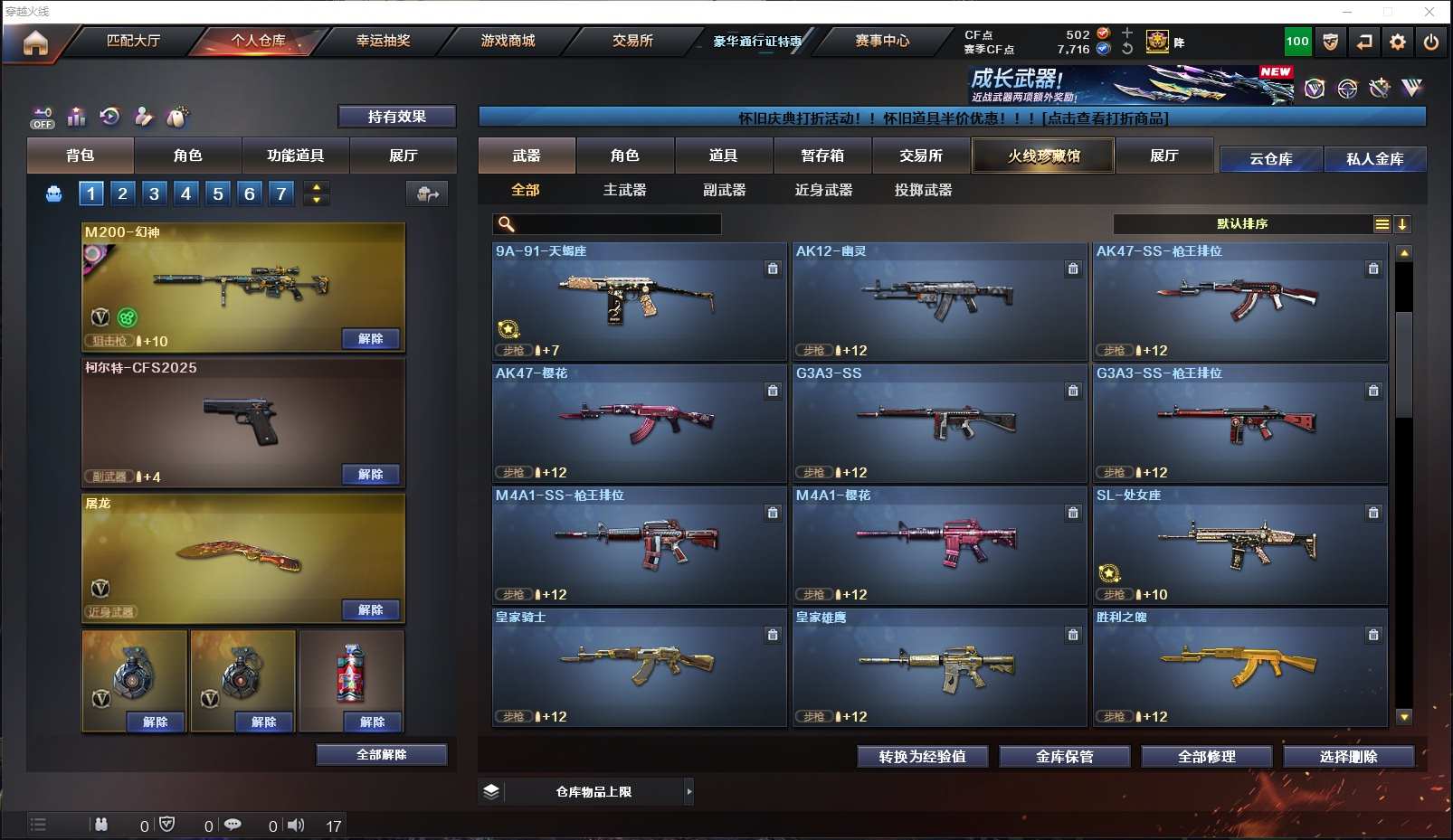
Task: Open the 云仓库 cloud storage
Action: click(x=1270, y=159)
